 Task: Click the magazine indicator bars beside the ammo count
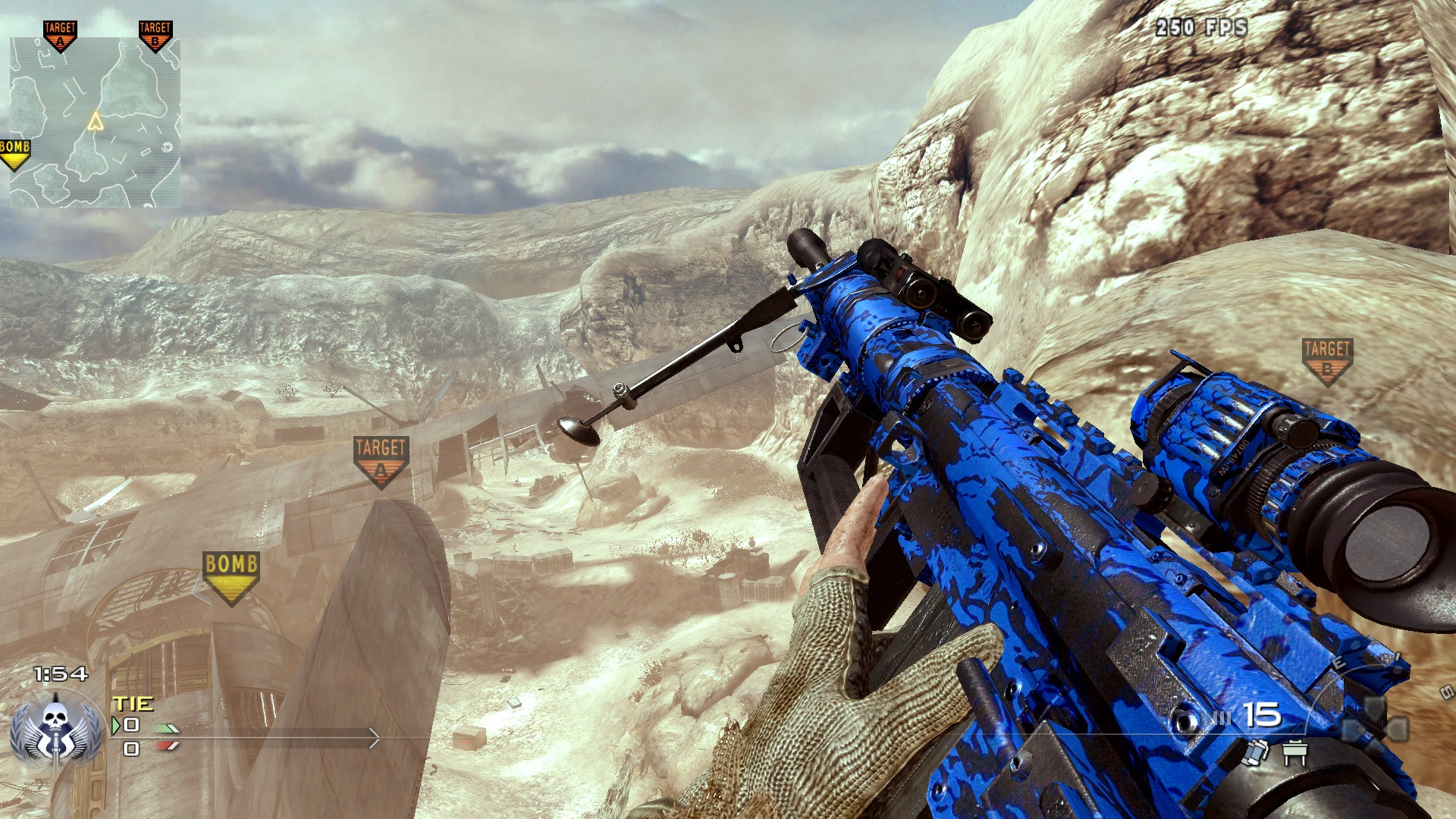pyautogui.click(x=1223, y=716)
